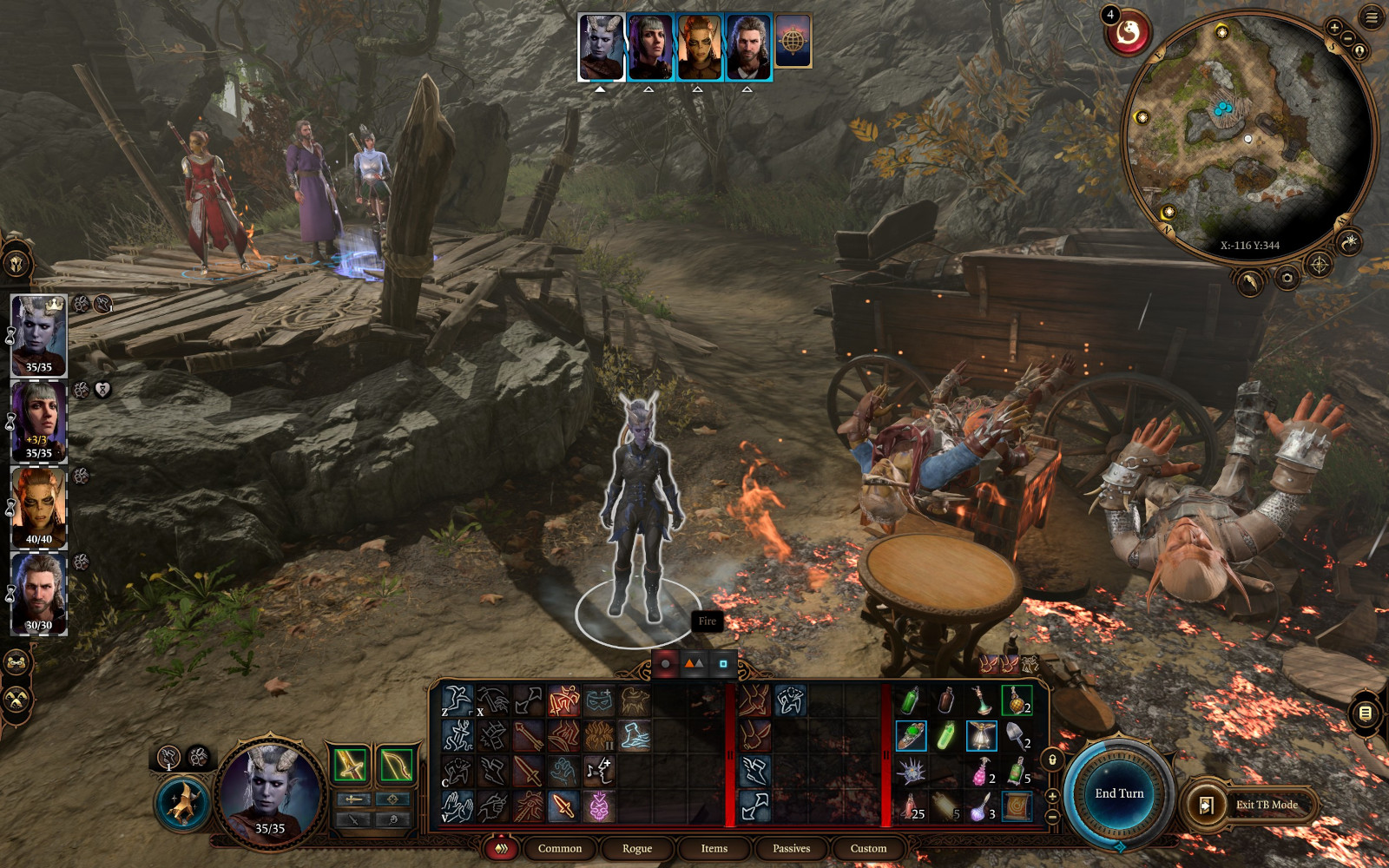
Task: End the current turn
Action: pyautogui.click(x=1119, y=793)
